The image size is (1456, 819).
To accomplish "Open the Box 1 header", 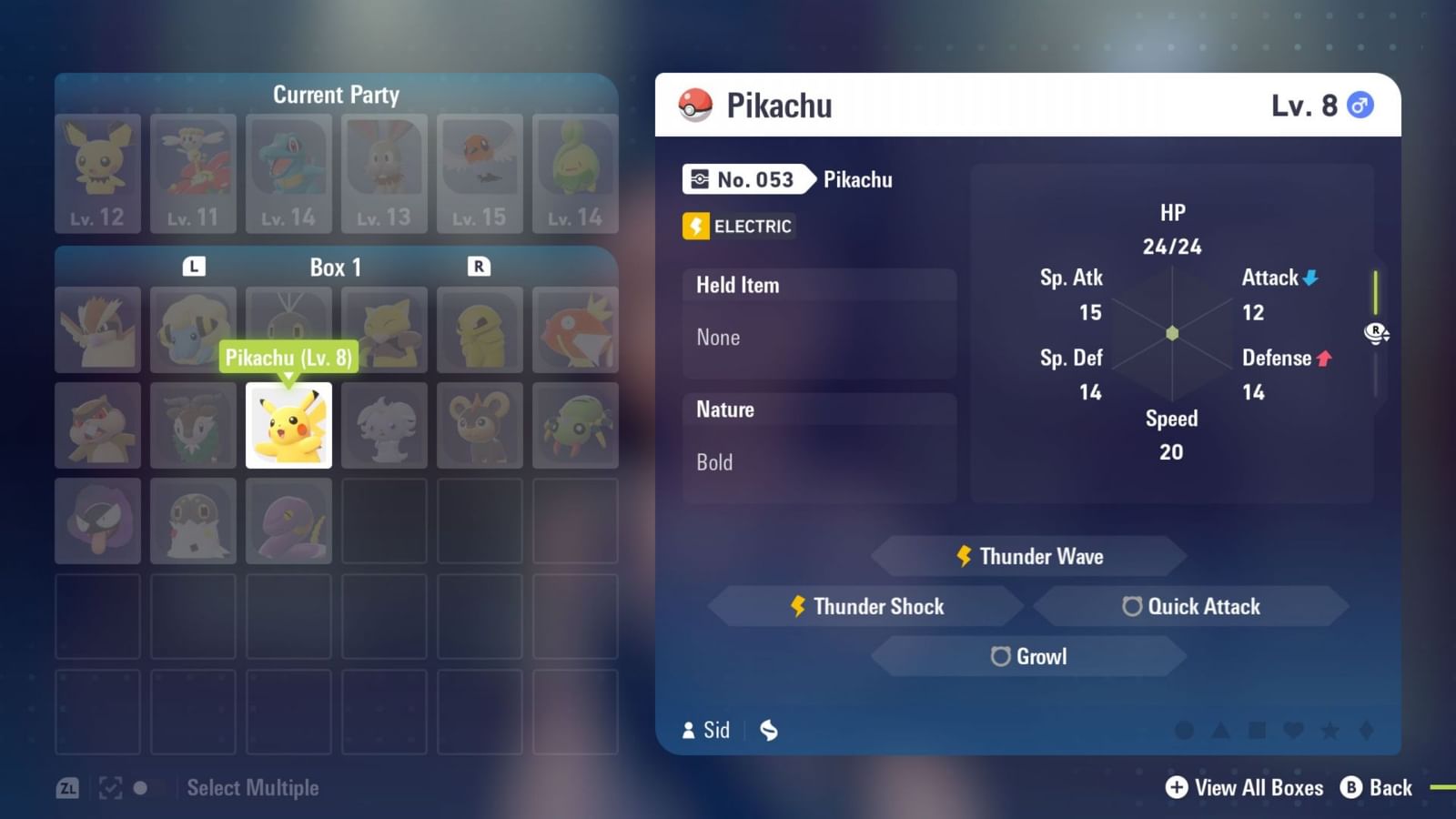I will point(337,267).
